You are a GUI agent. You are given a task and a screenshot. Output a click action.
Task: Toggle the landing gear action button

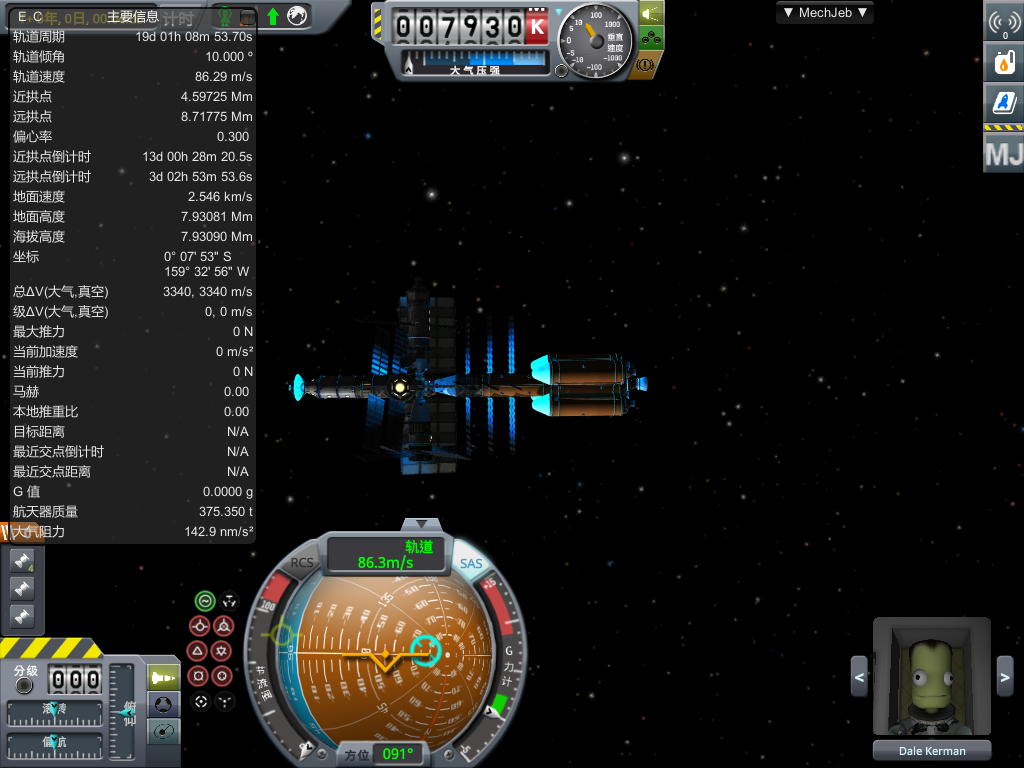[649, 39]
